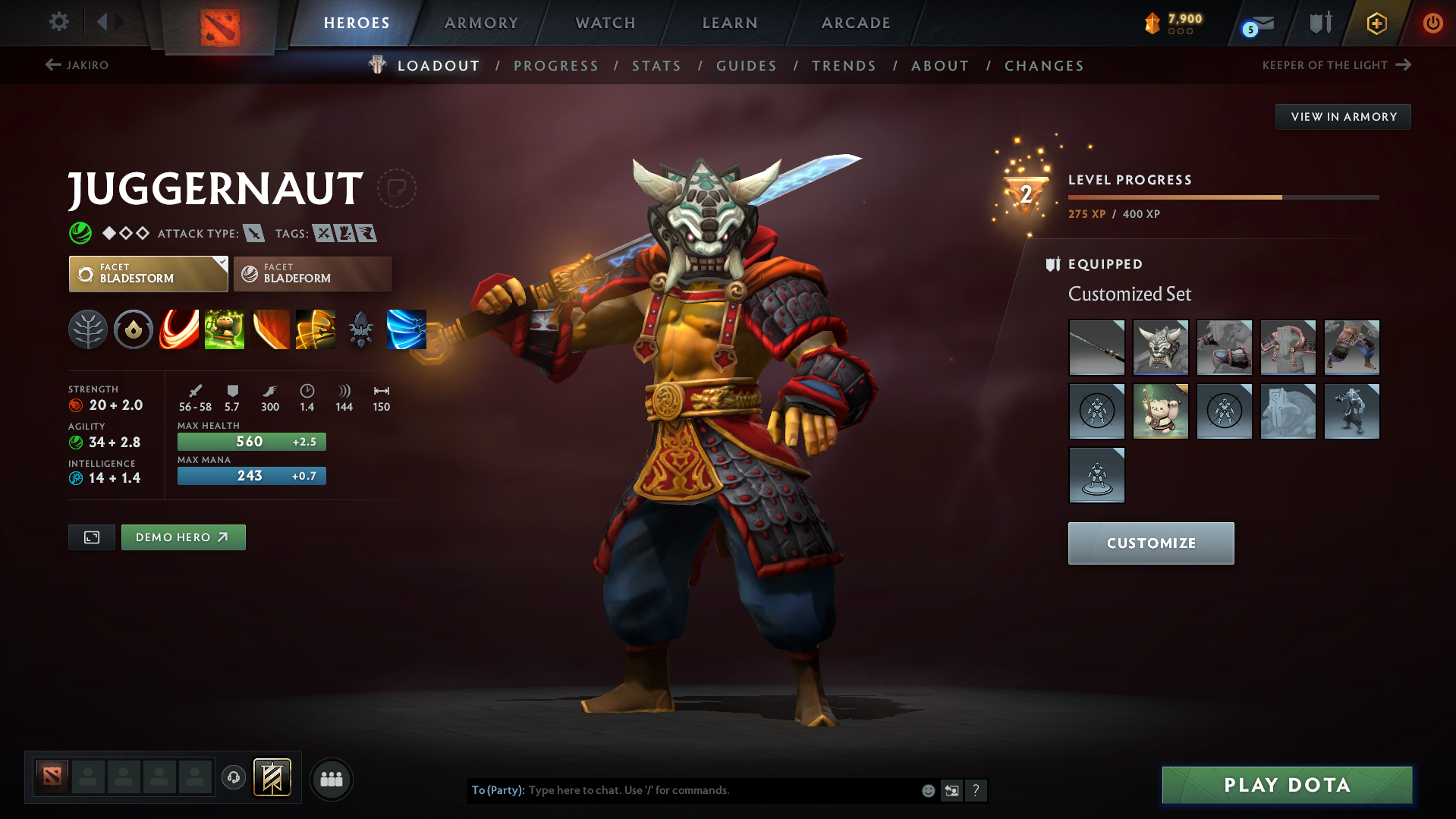Open the STATS section for Juggernaut

[656, 66]
